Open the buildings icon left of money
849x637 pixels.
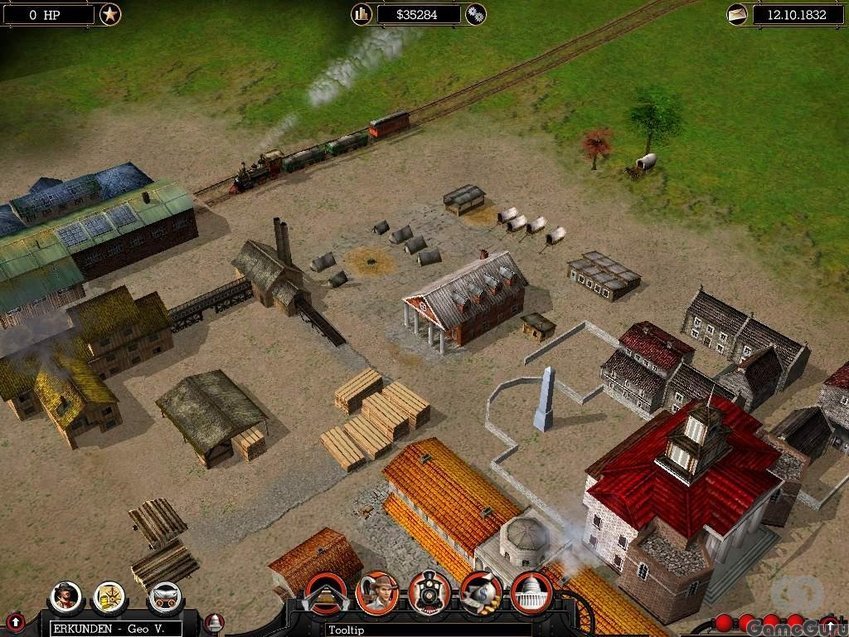pyautogui.click(x=361, y=14)
